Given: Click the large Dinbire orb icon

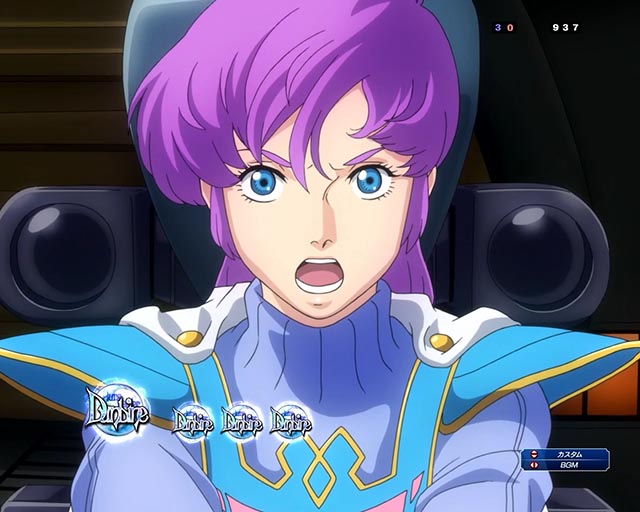Looking at the screenshot, I should point(117,411).
